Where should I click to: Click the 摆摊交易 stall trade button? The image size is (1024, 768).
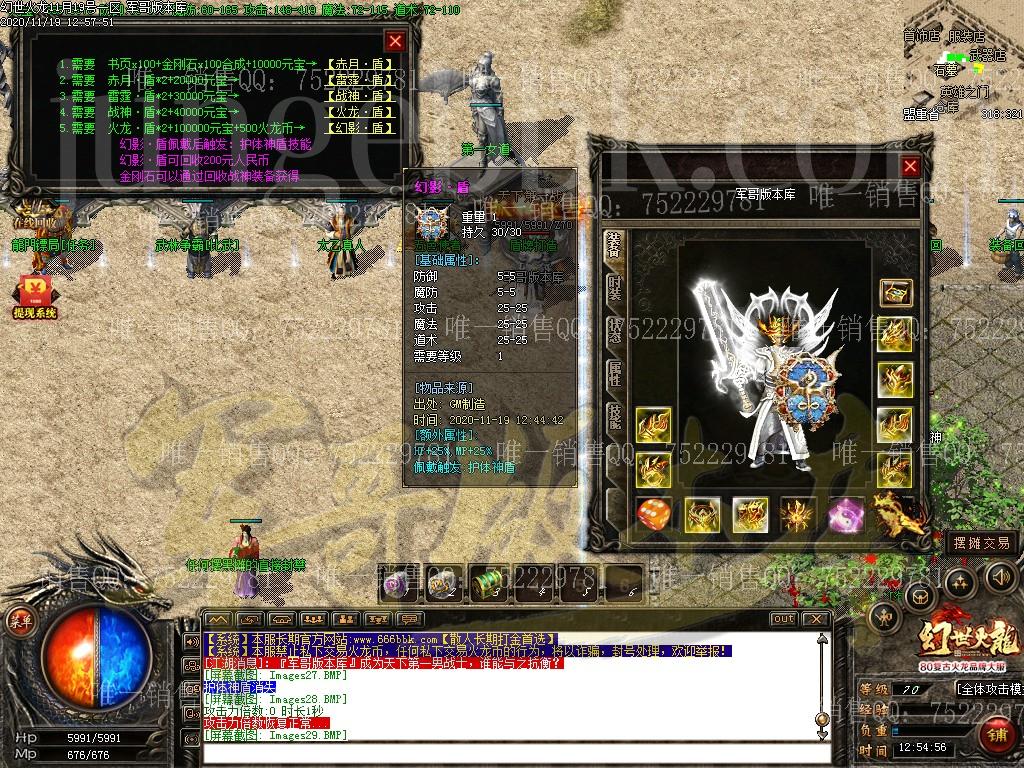982,543
